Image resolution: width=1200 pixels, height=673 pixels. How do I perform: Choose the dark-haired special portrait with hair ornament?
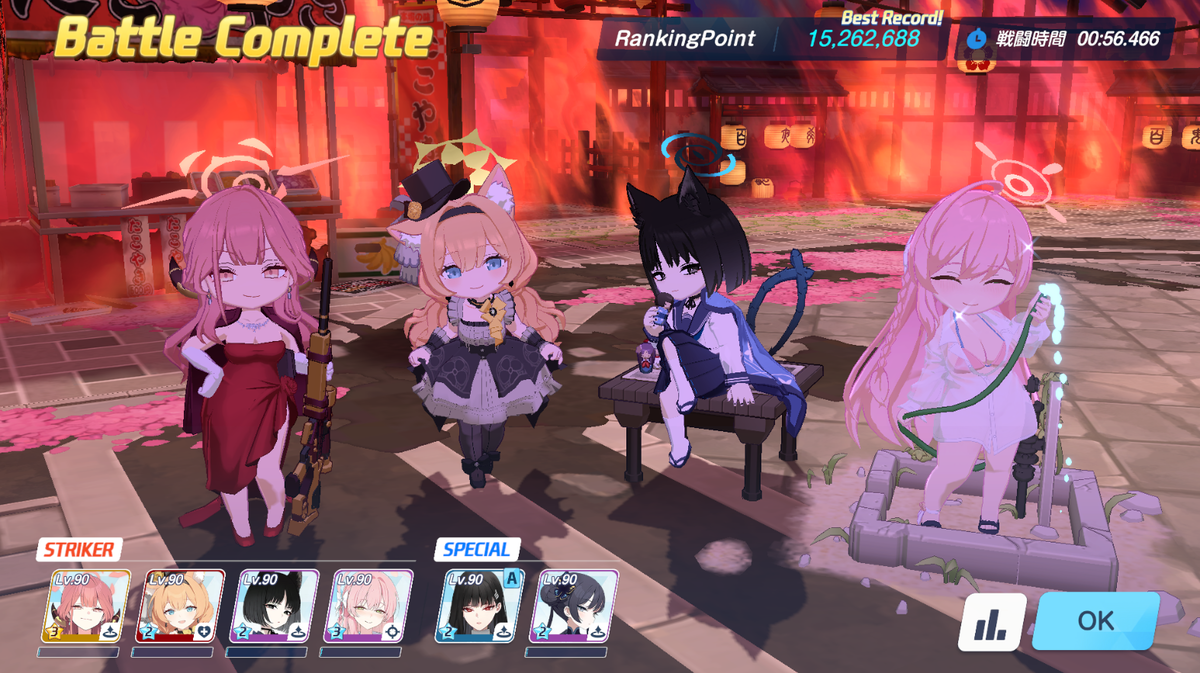(x=574, y=606)
